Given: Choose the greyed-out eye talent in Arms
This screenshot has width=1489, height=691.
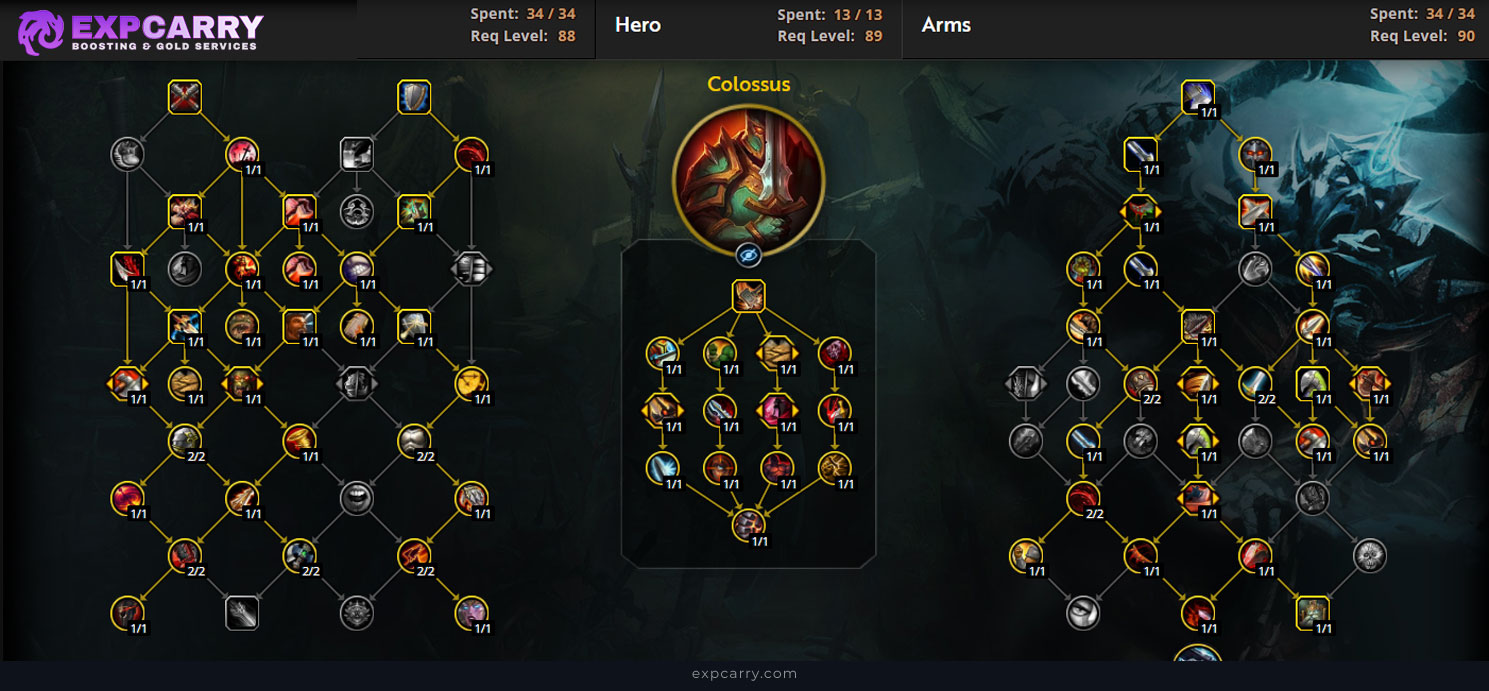Looking at the screenshot, I should [x=1083, y=612].
